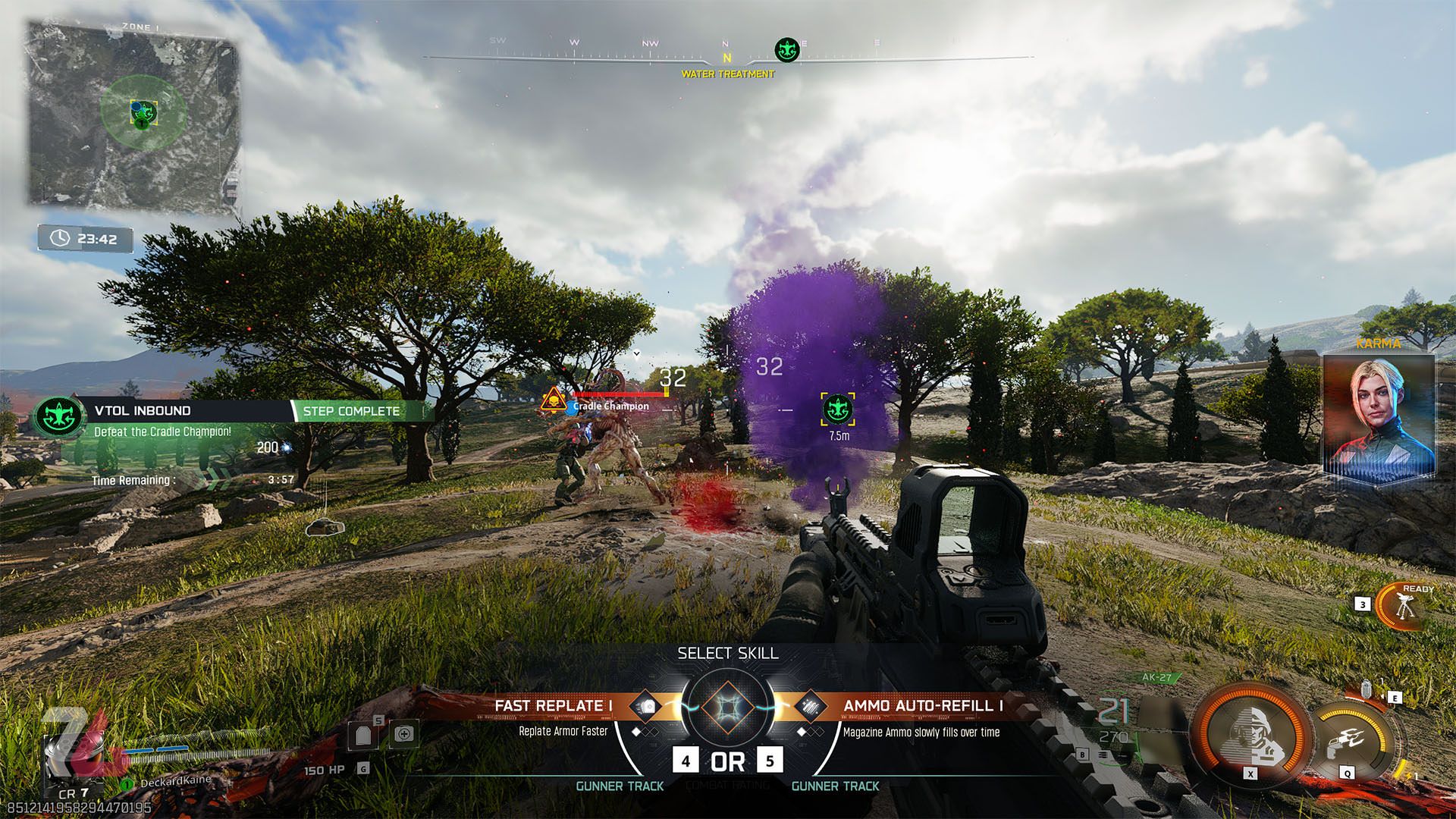The height and width of the screenshot is (819, 1456).
Task: Select the armor plate slot
Action: (362, 734)
